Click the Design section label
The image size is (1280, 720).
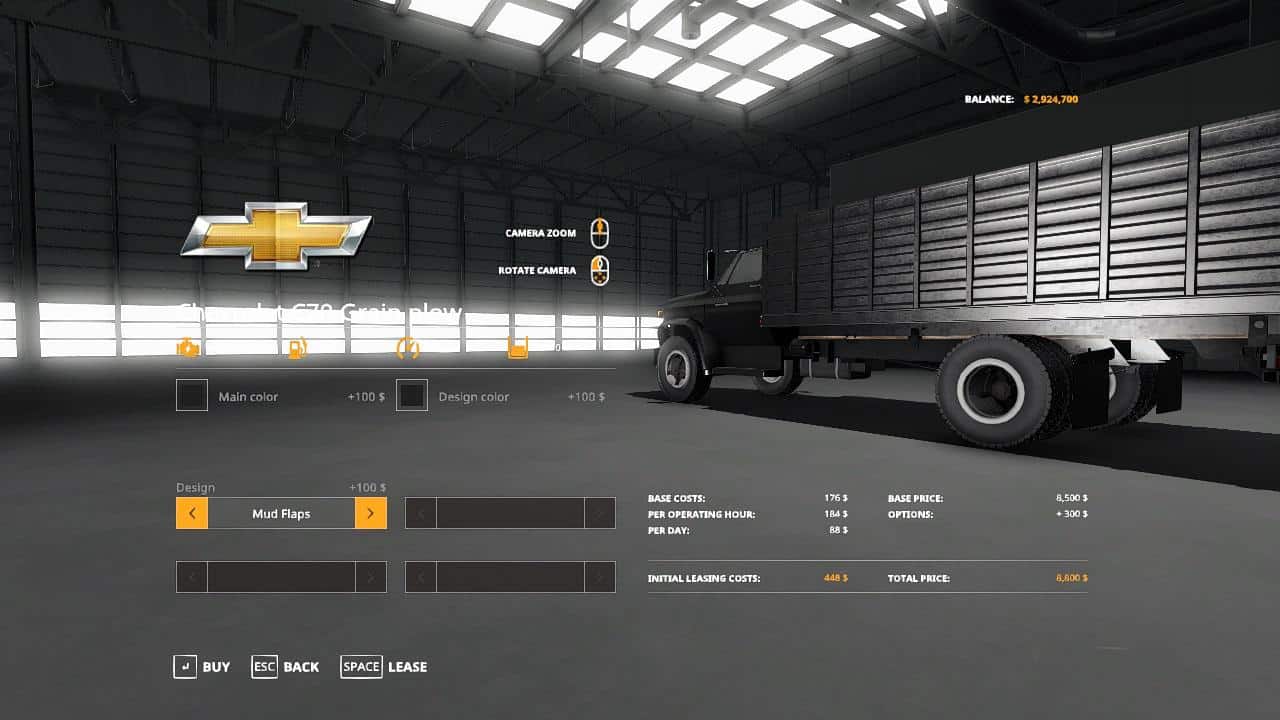[x=196, y=487]
